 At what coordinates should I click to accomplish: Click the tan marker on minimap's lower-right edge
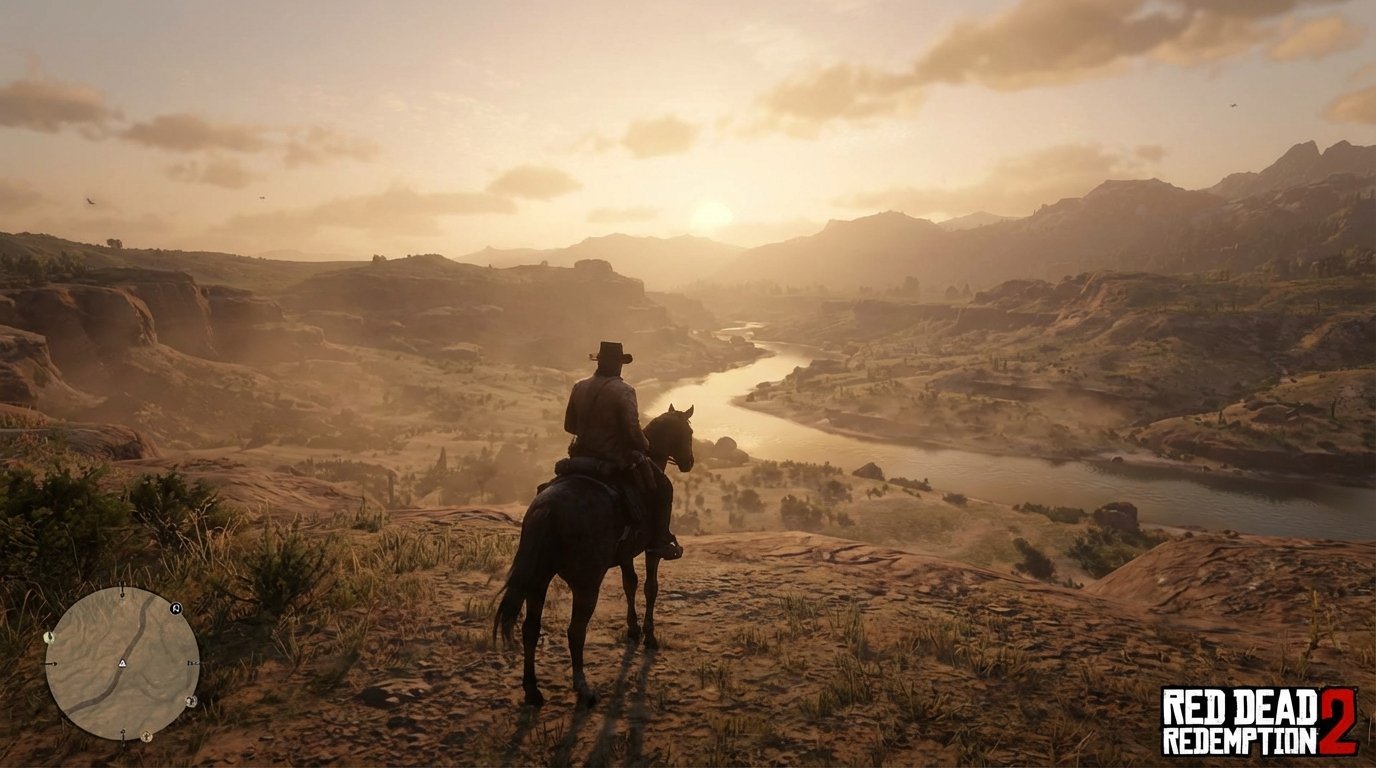pyautogui.click(x=192, y=701)
